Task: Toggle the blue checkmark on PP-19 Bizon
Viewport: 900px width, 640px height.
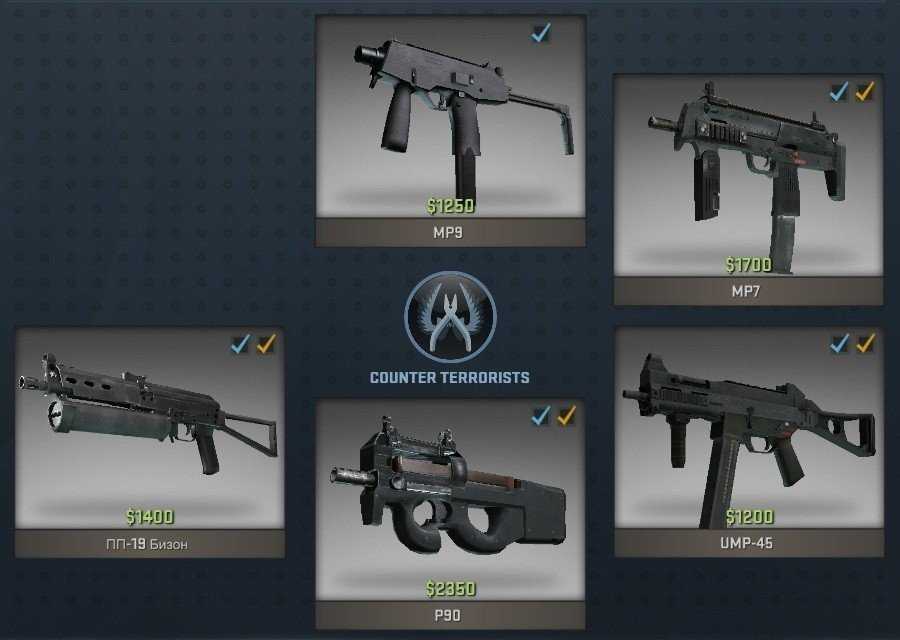Action: point(240,345)
